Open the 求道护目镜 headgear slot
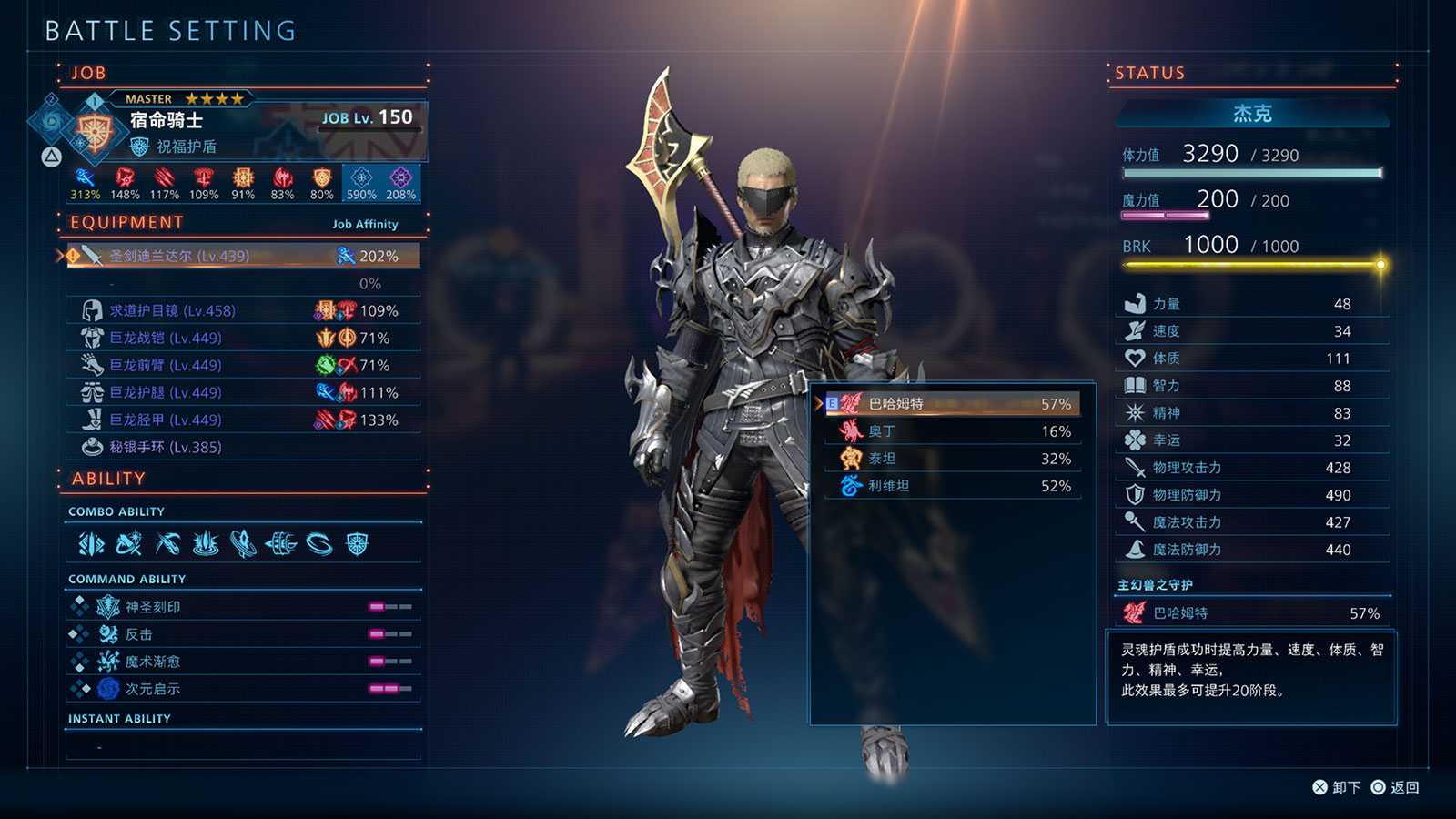 [242, 310]
